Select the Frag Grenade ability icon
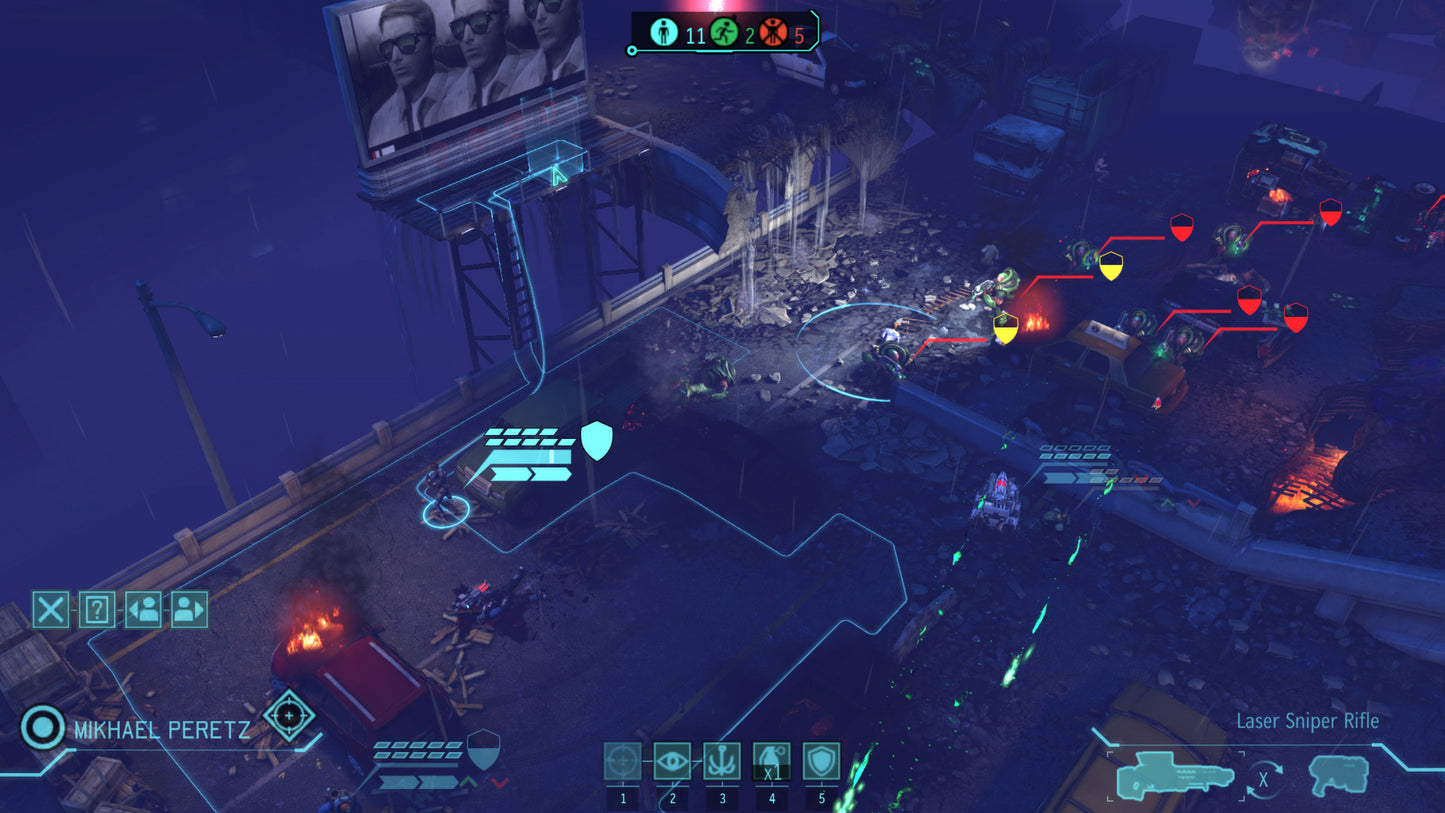Screen dimensions: 1445x813 coord(770,760)
